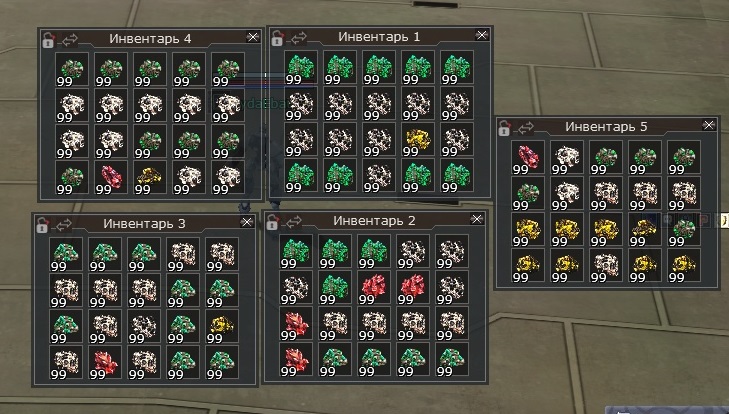Close the Инвентарь 3 window
Screen dimensions: 729x414
click(x=245, y=221)
